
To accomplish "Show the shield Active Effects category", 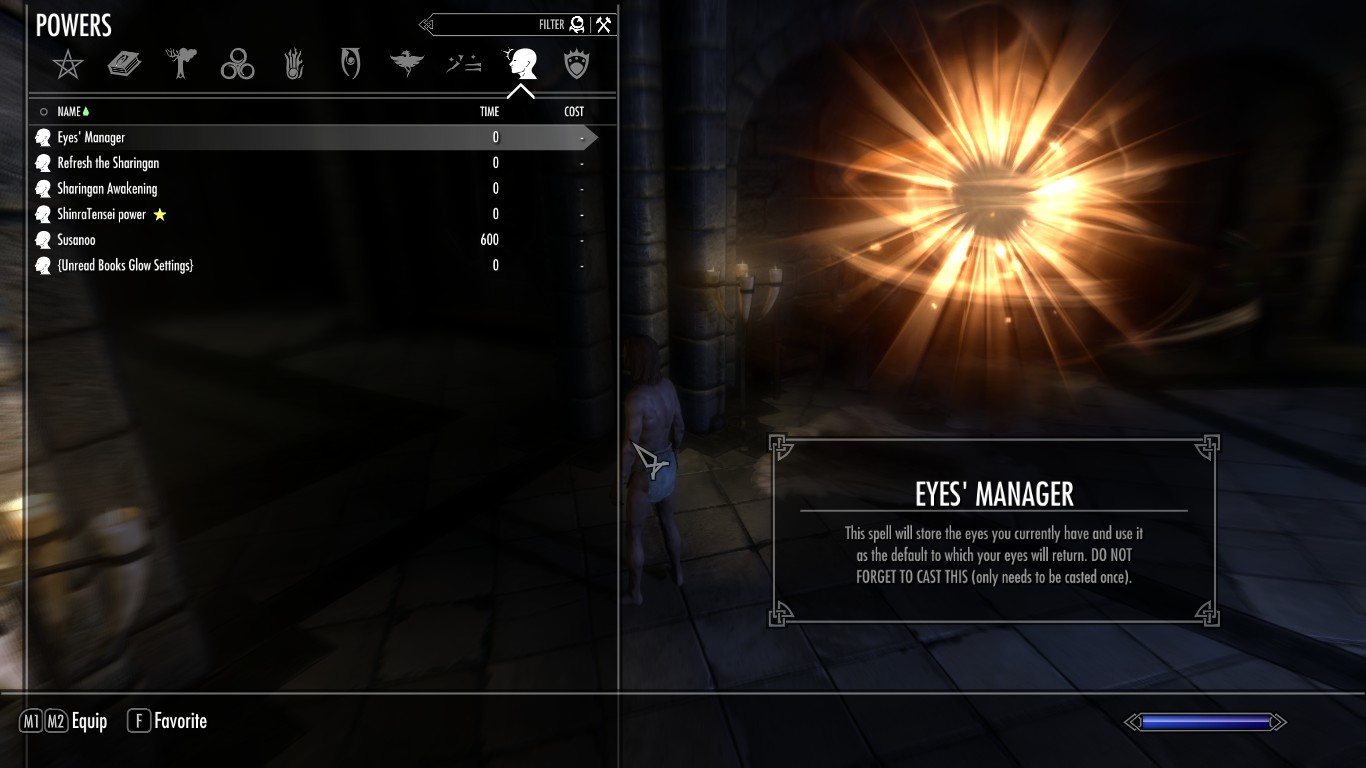I will pyautogui.click(x=577, y=66).
